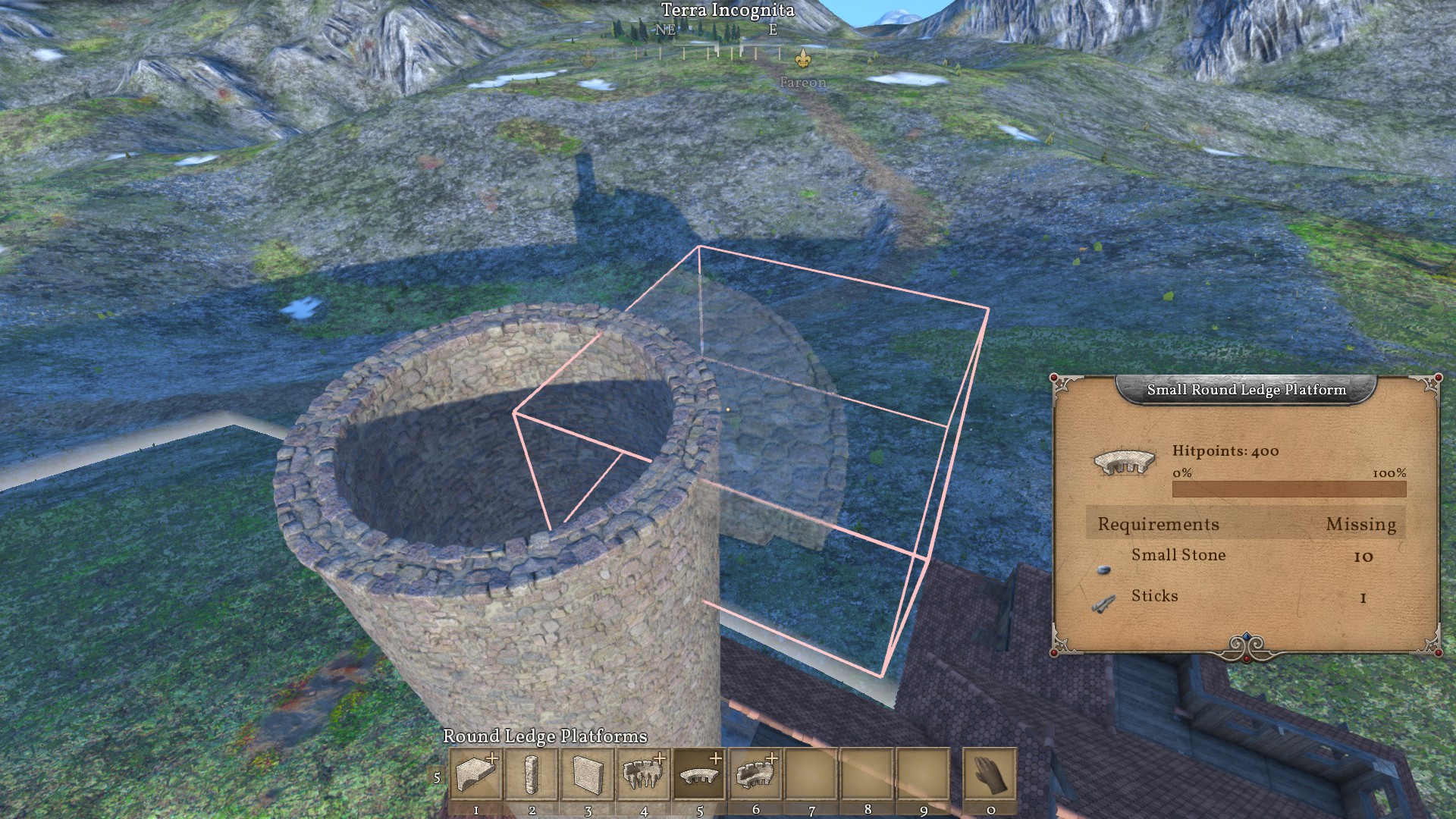Switch to the bare hand glove slot
This screenshot has height=819, width=1456.
click(x=990, y=774)
